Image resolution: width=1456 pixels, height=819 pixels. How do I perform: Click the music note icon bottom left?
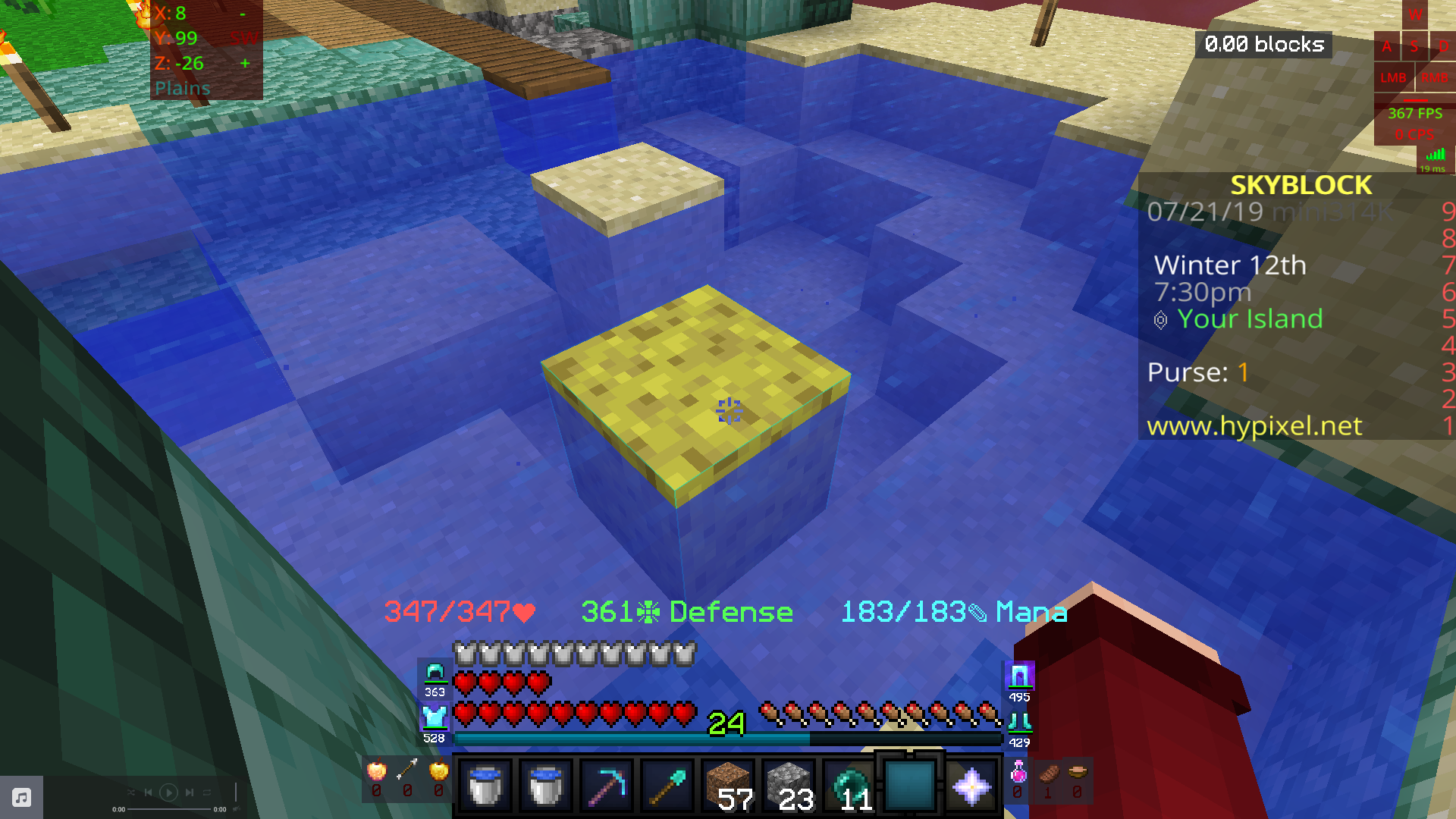pyautogui.click(x=20, y=796)
